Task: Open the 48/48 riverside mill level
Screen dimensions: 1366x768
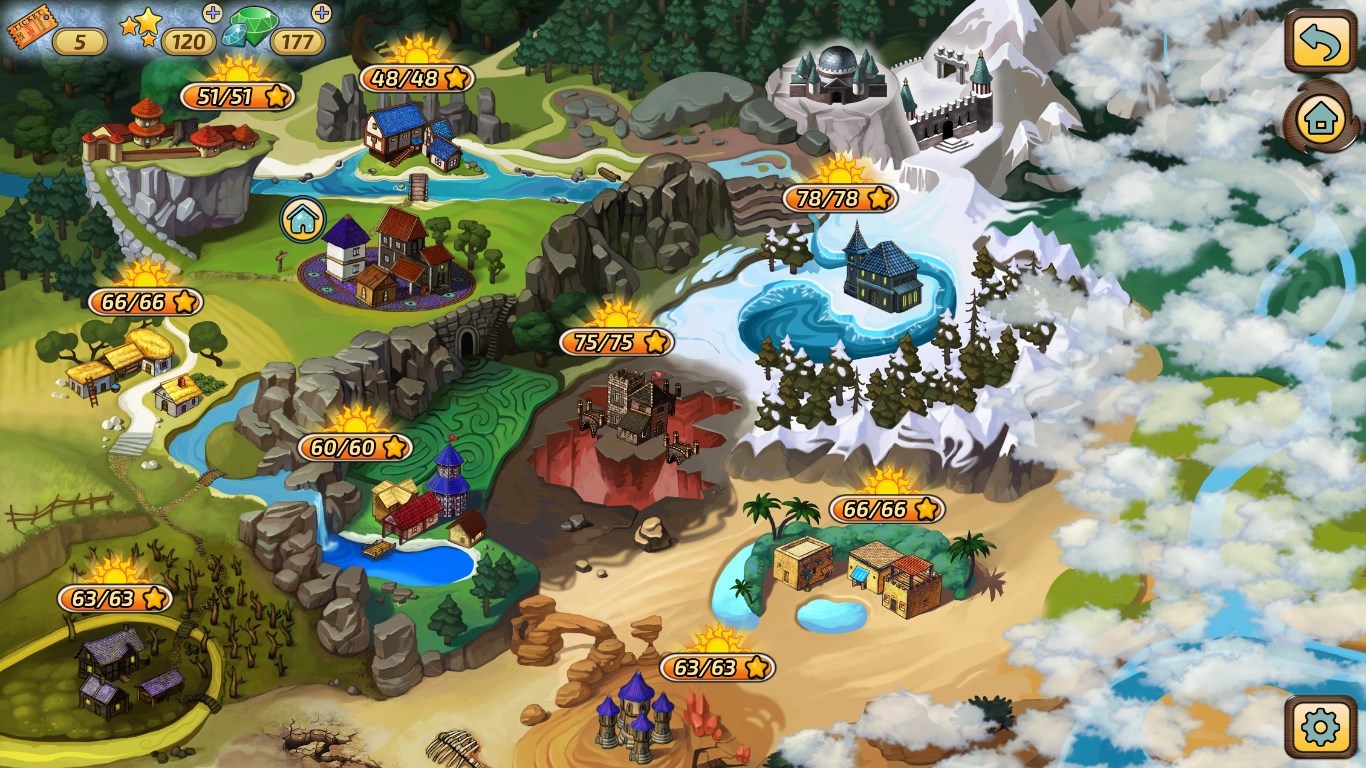Action: pyautogui.click(x=416, y=79)
